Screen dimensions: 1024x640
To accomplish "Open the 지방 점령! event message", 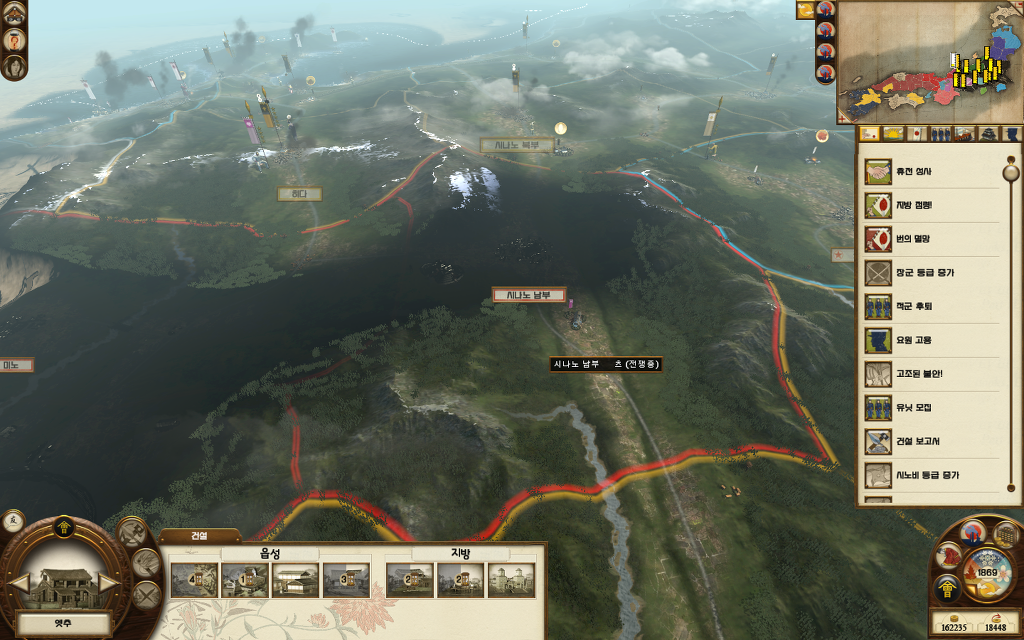I will pyautogui.click(x=910, y=205).
